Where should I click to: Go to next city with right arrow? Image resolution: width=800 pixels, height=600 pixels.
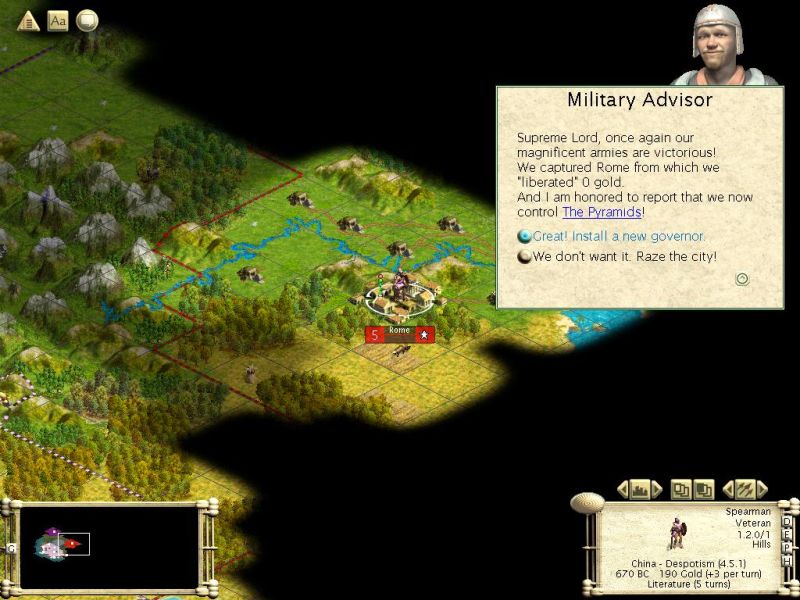pos(656,489)
